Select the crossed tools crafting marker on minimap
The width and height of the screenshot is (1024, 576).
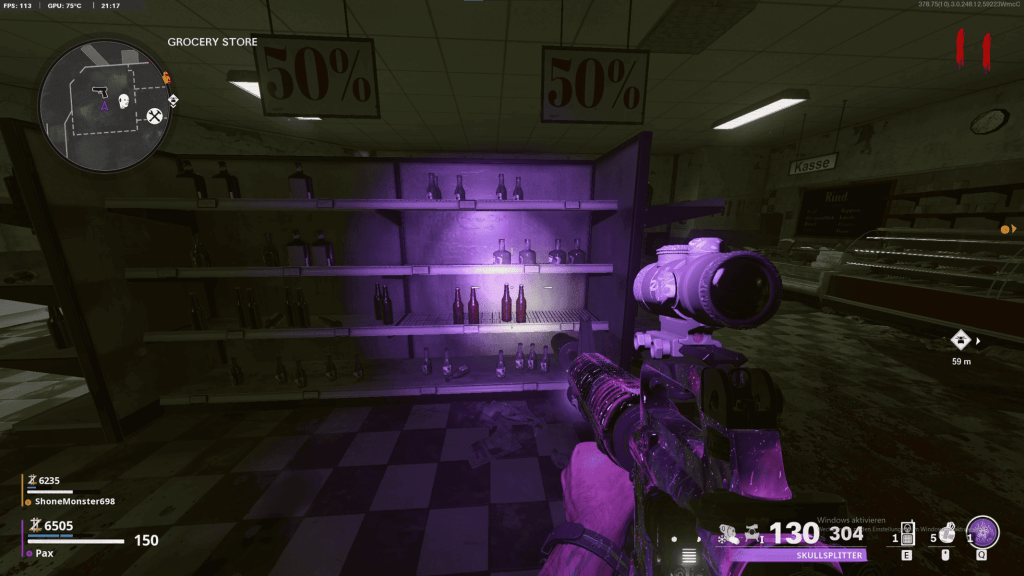coord(155,116)
